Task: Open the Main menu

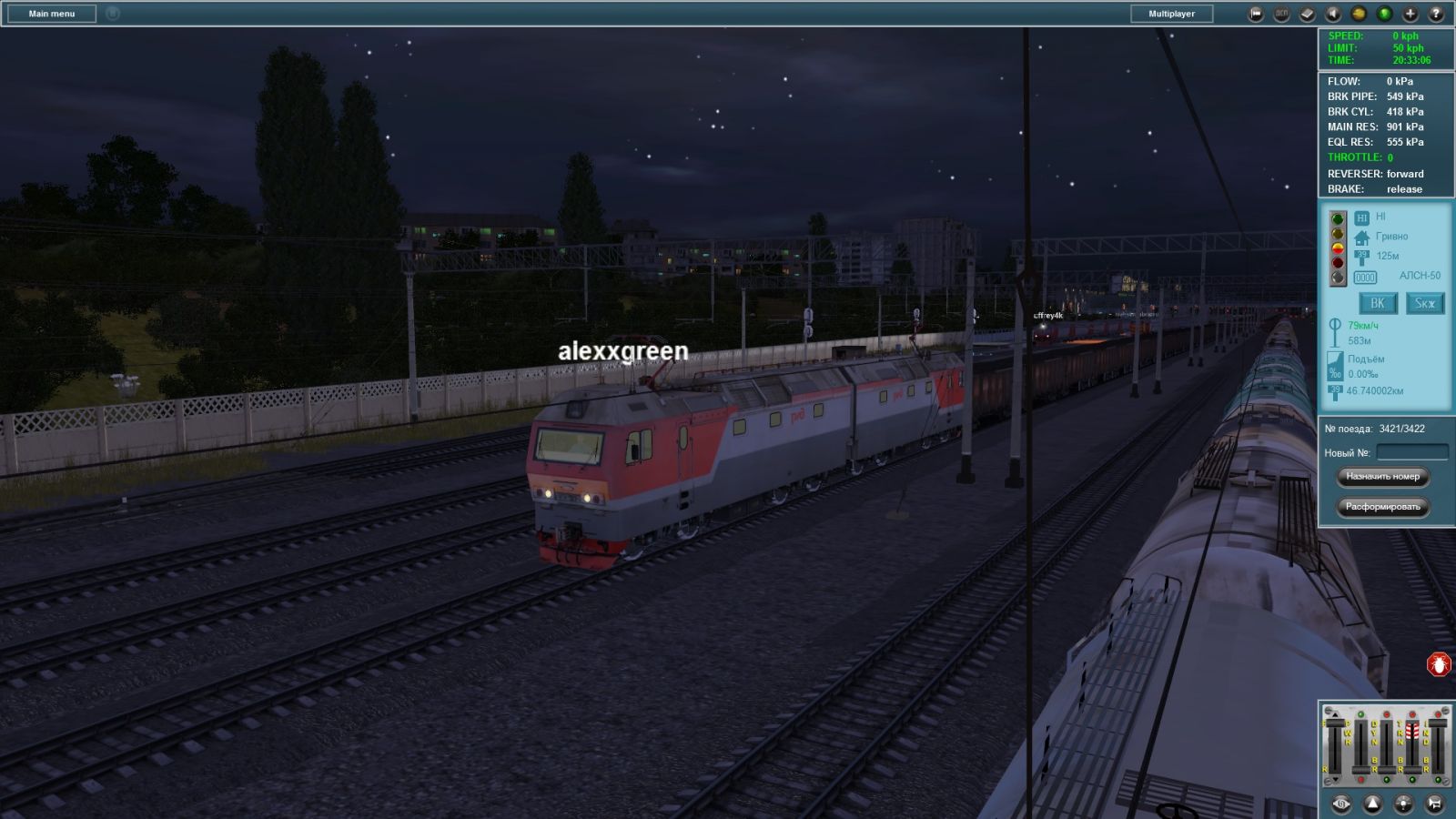Action: coord(52,14)
